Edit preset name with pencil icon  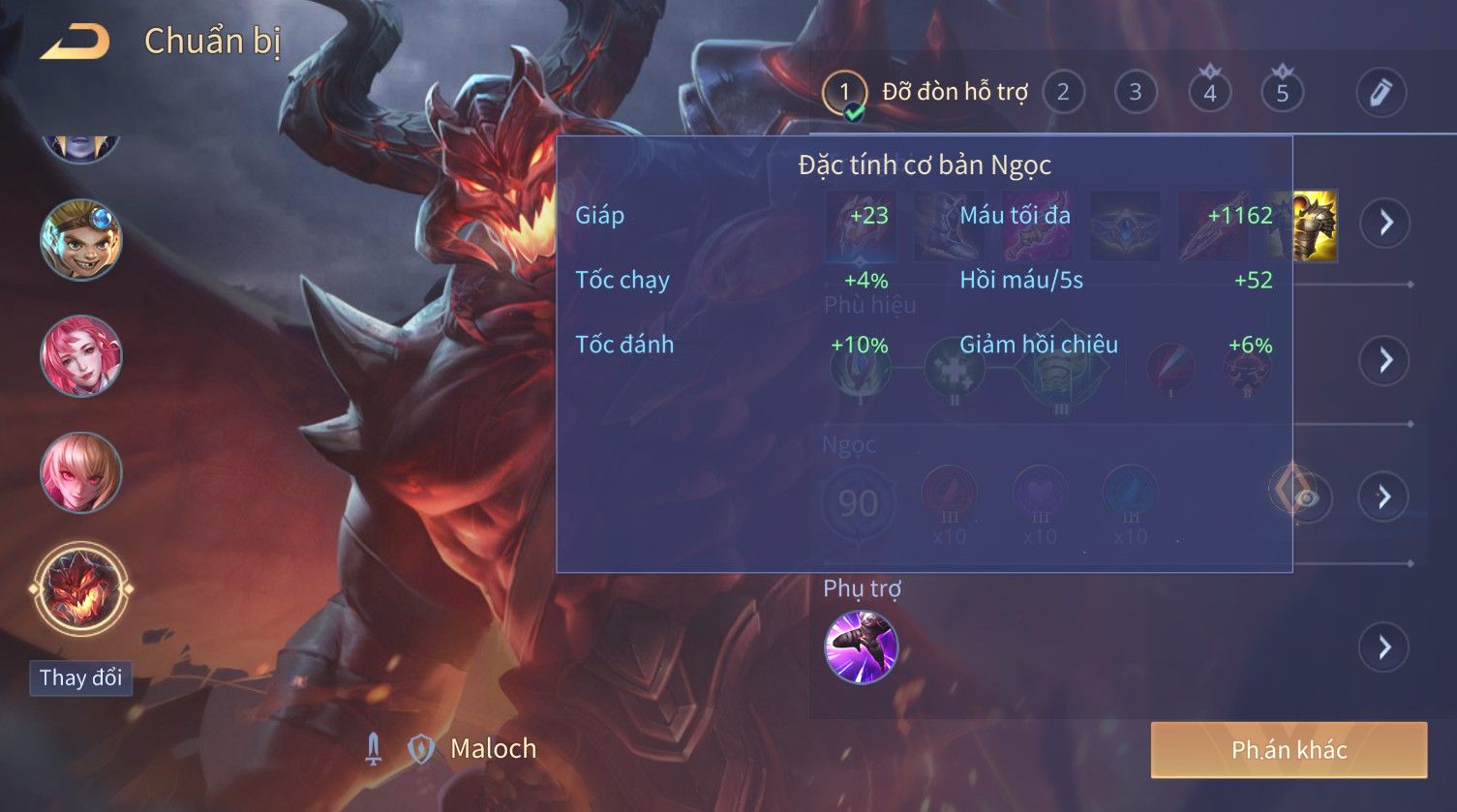(1380, 93)
